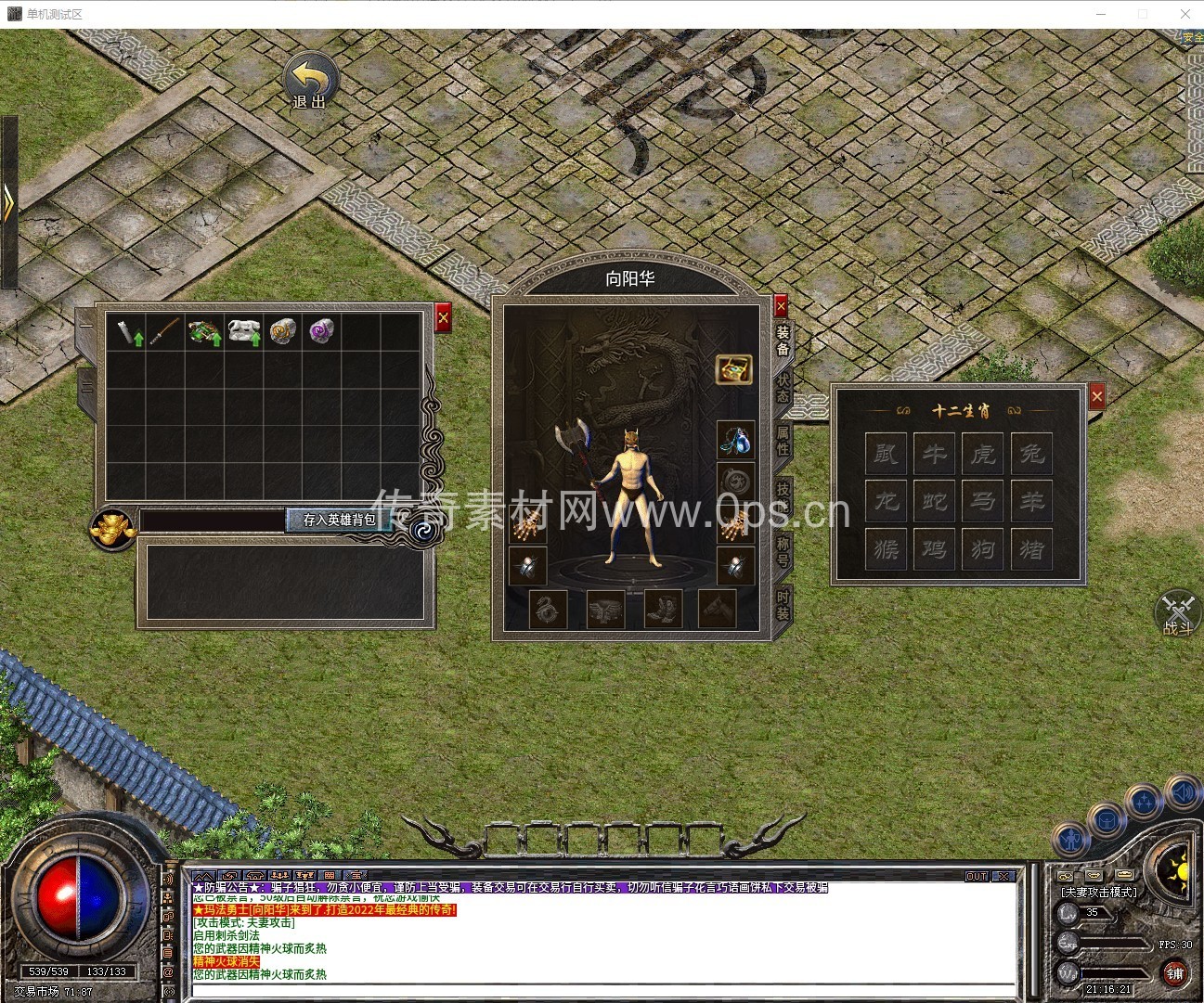Close the inventory bag window
1204x1003 pixels.
point(443,318)
